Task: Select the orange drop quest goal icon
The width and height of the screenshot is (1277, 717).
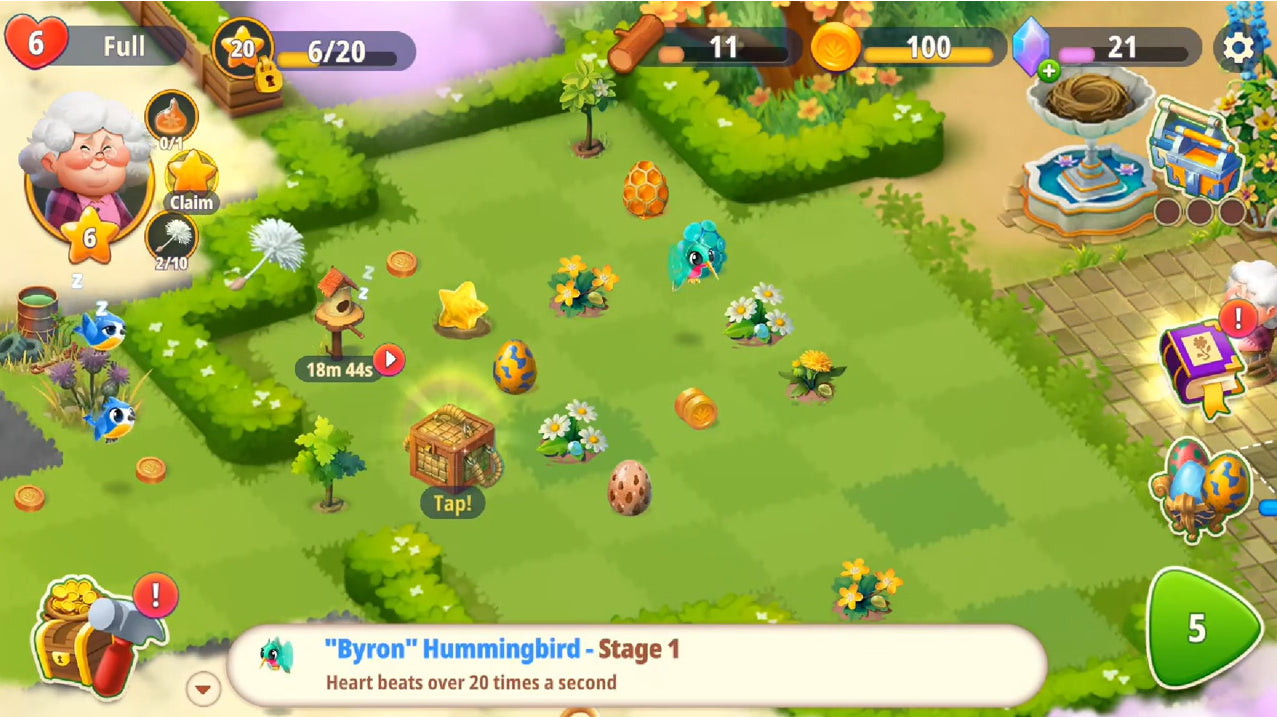Action: [x=172, y=116]
